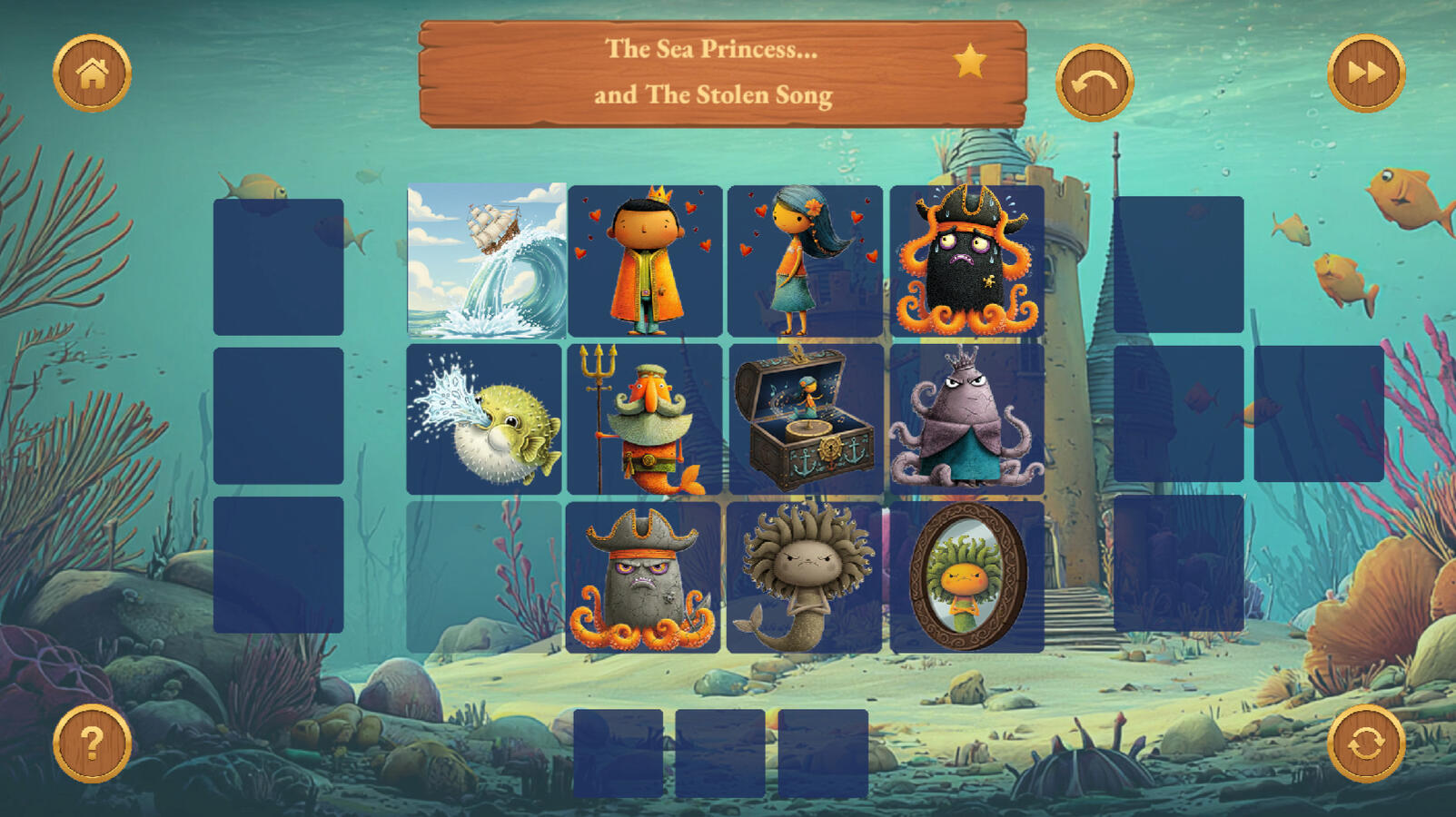The image size is (1456, 817).
Task: Choose the sea princess with hearts card
Action: [x=805, y=261]
